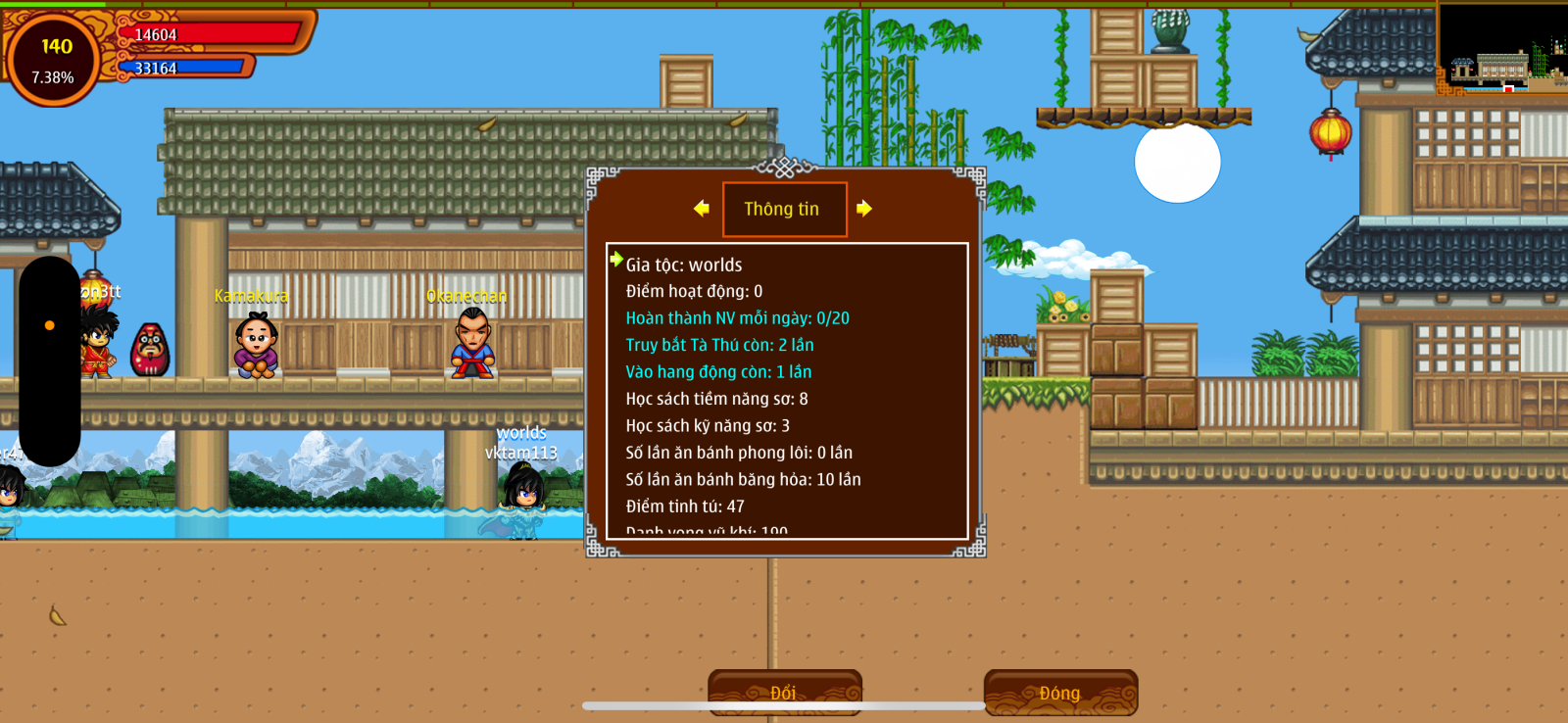Viewport: 1568px width, 723px height.
Task: Choose the Hoàn thành NV mỗi ngày row
Action: tap(737, 318)
